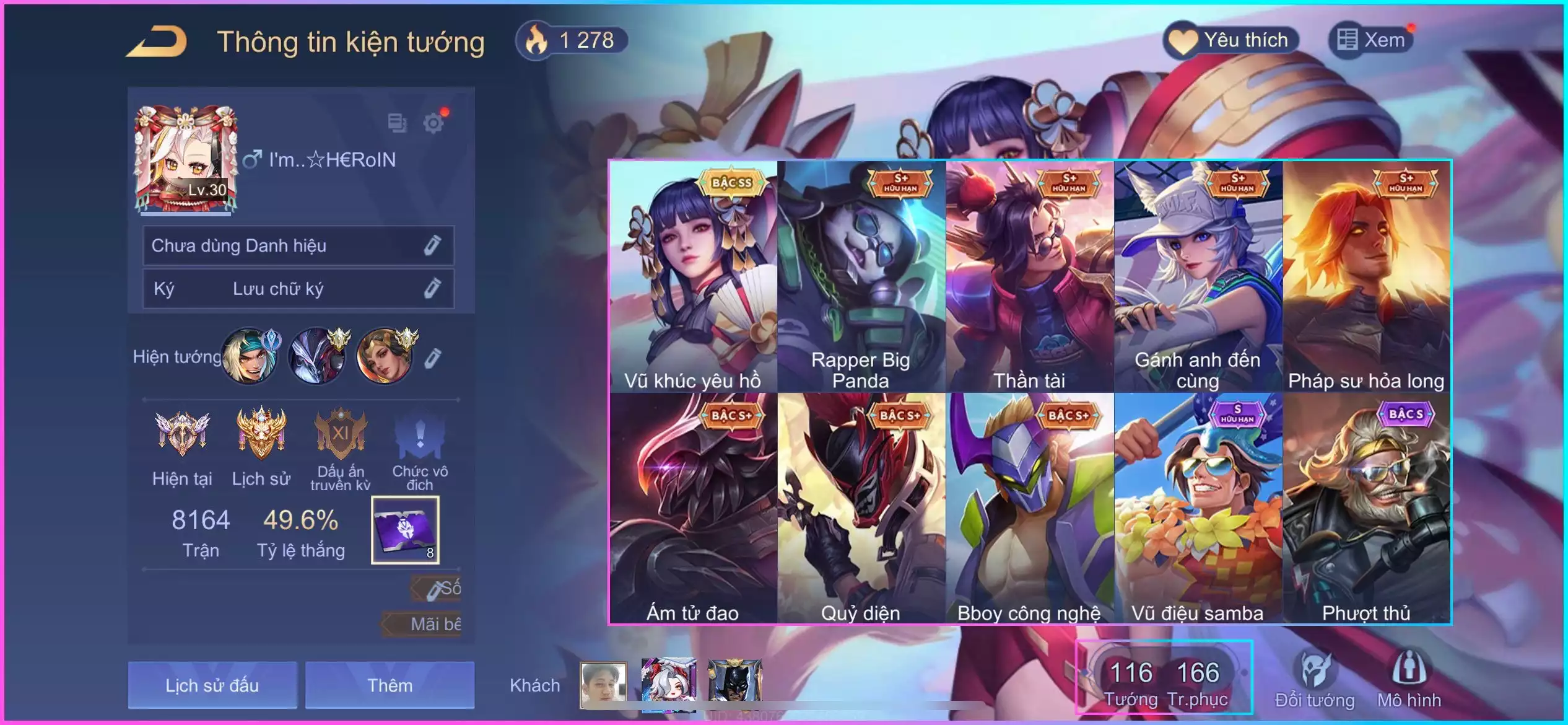
Task: Select the Rapper Big Panda skin card
Action: click(x=861, y=276)
